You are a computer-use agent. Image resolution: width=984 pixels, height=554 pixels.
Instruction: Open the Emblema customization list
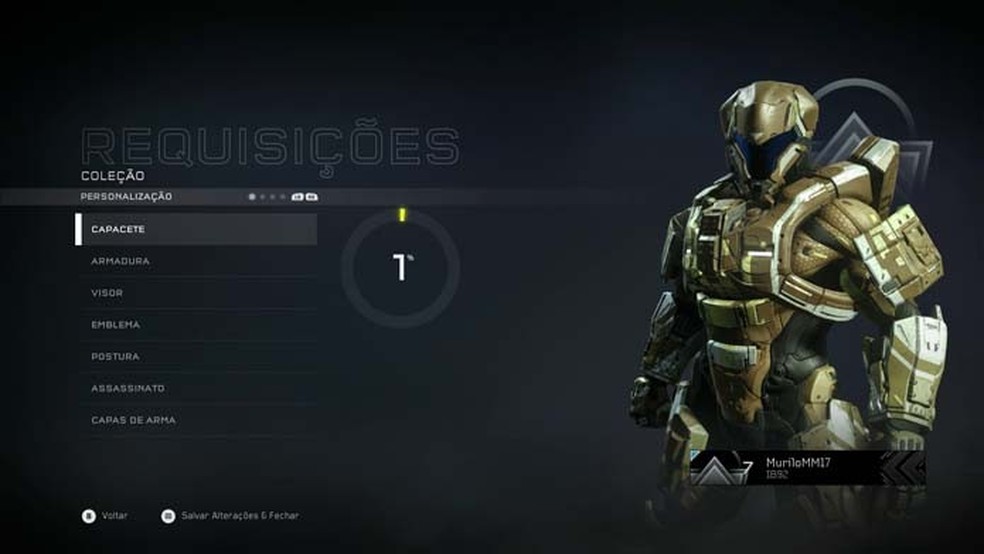click(x=196, y=325)
